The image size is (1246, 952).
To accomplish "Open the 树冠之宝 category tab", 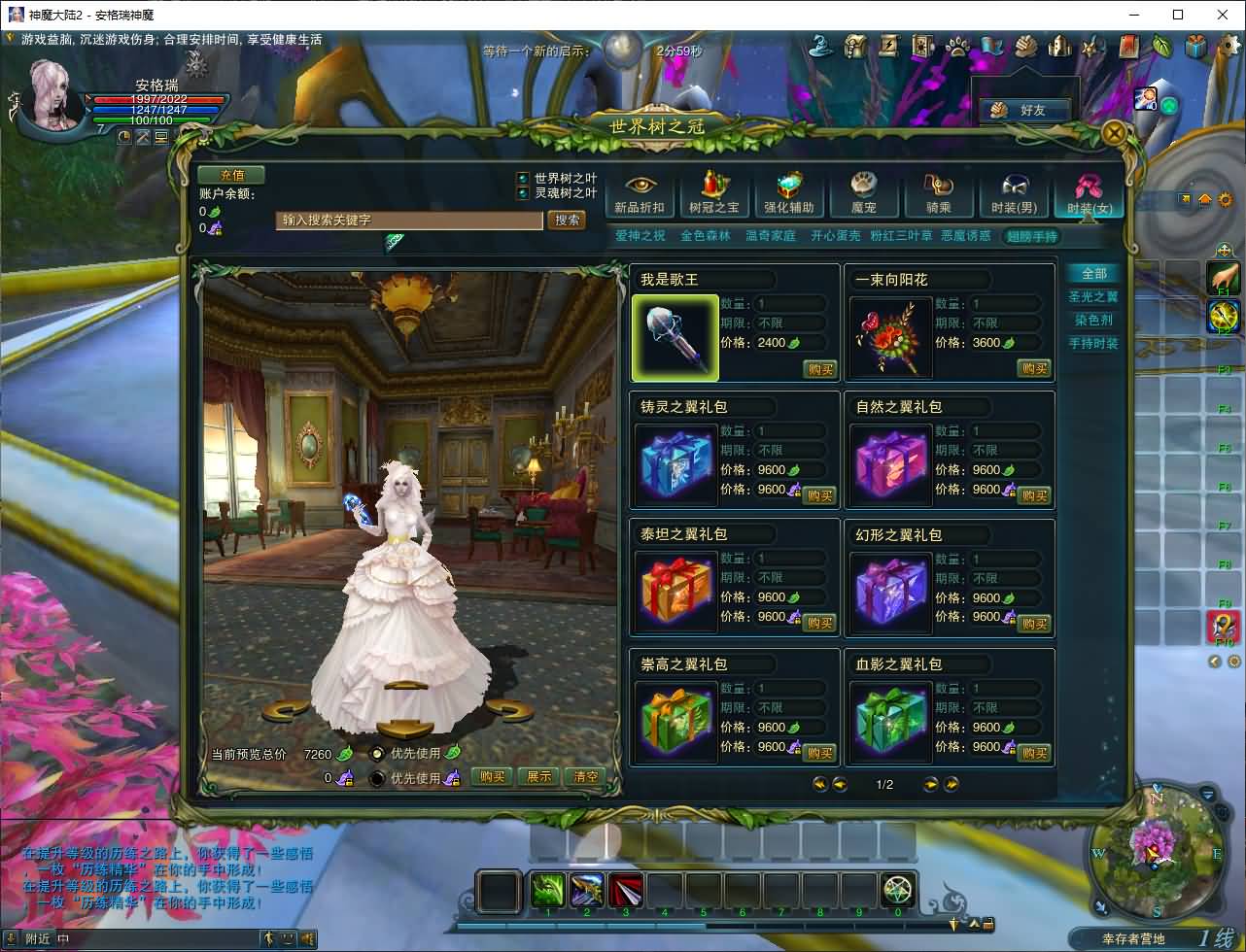I will 714,194.
